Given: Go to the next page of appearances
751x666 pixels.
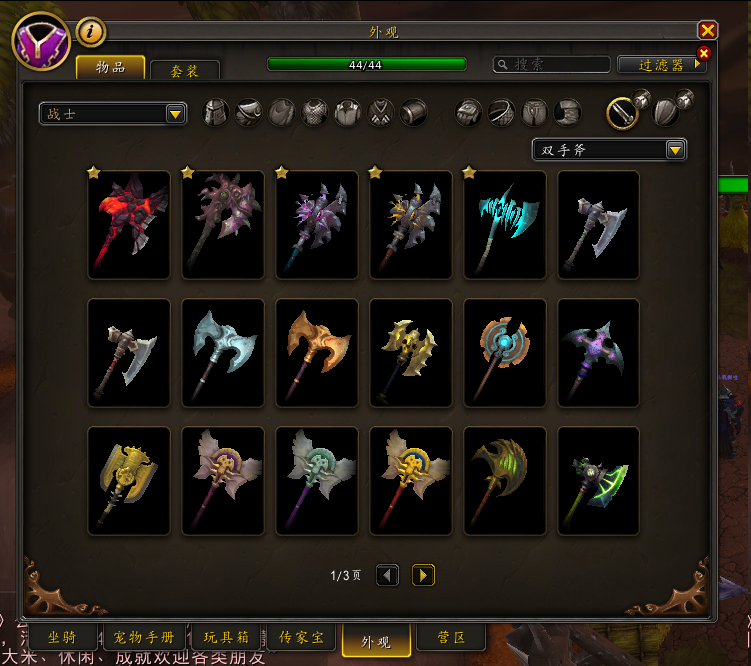Looking at the screenshot, I should [423, 575].
